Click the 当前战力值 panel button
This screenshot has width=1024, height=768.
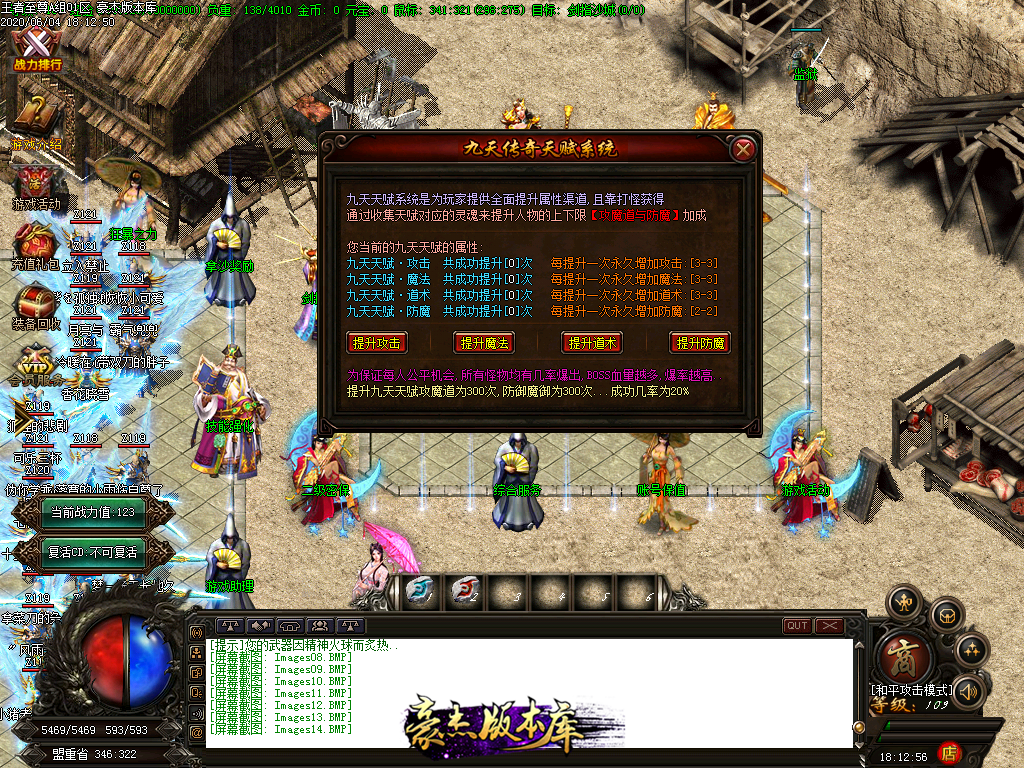(x=93, y=512)
